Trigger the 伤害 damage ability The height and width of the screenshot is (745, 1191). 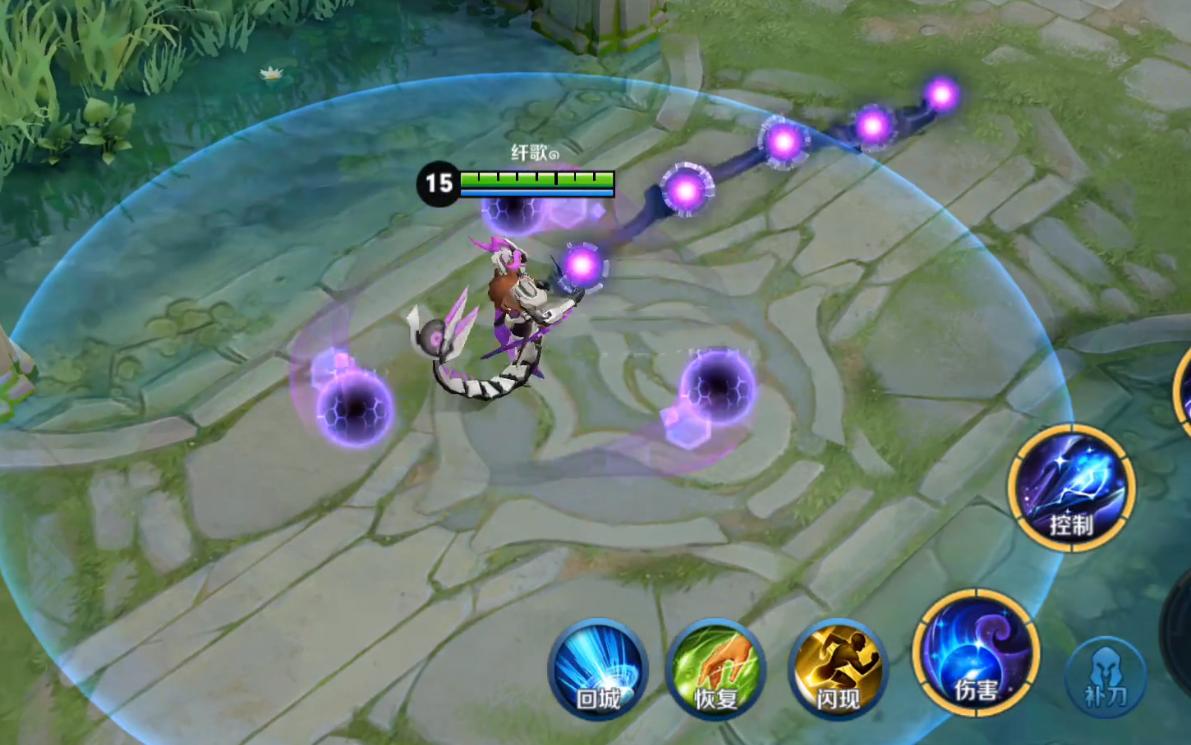pos(975,652)
